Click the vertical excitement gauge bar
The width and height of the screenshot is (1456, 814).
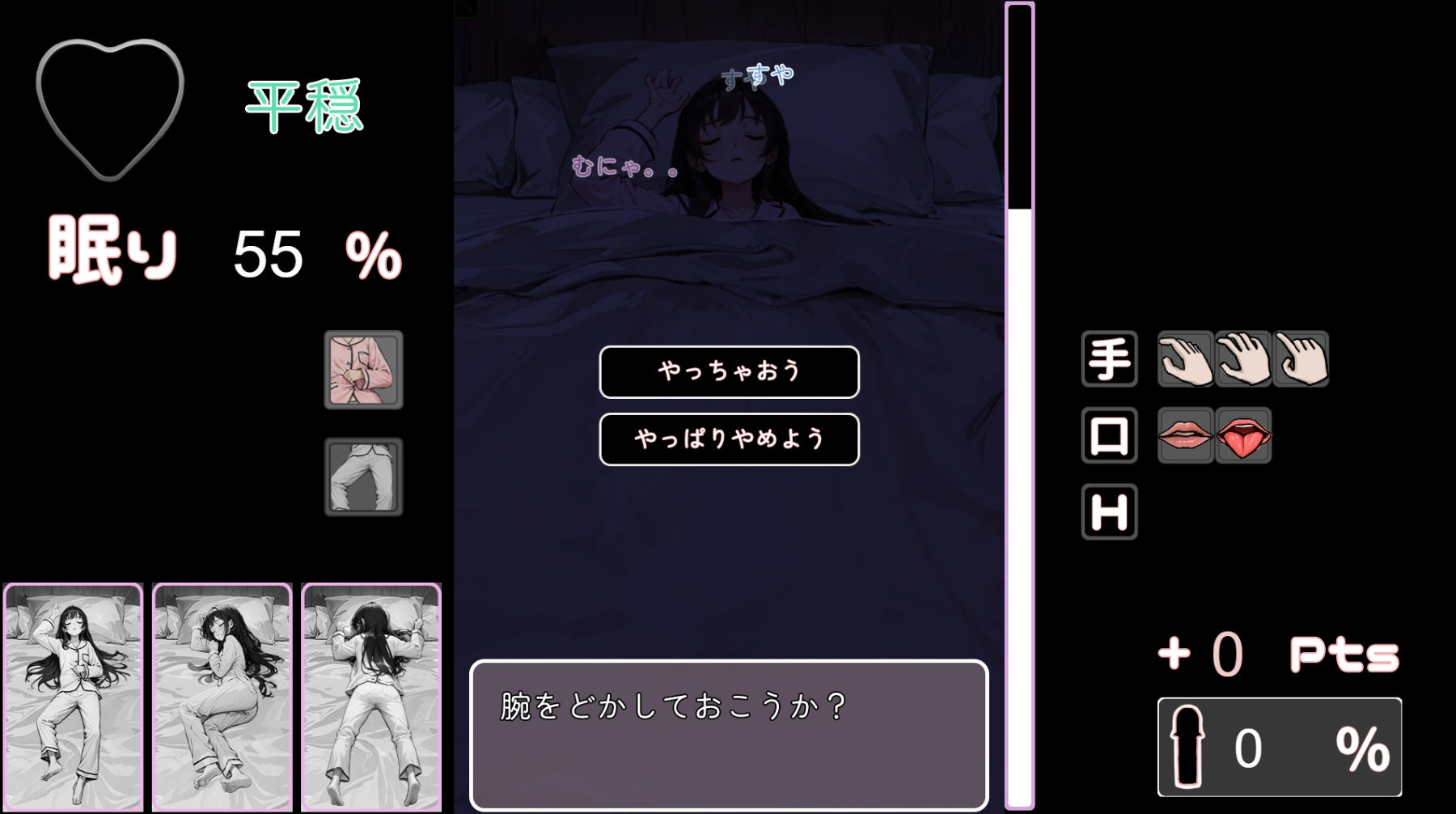(x=1018, y=405)
